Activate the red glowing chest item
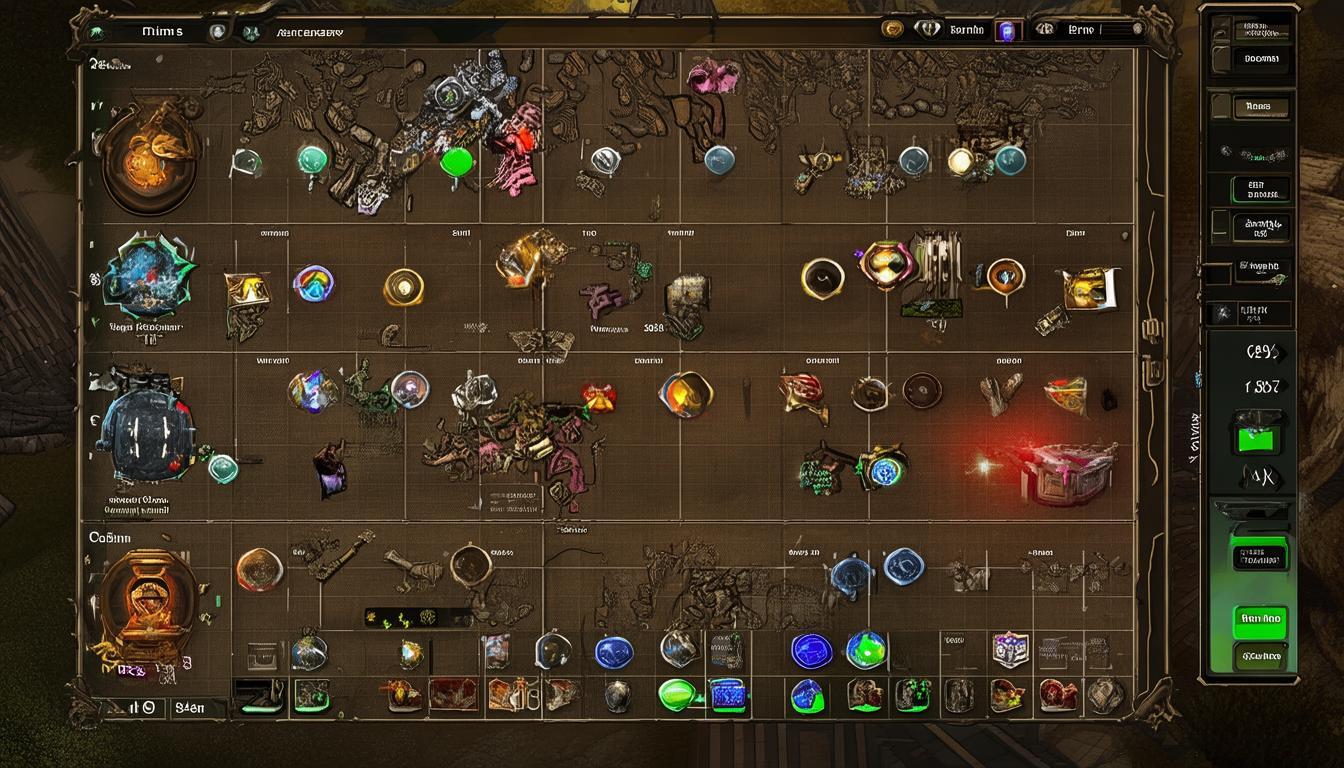Viewport: 1344px width, 768px height. pyautogui.click(x=1066, y=470)
